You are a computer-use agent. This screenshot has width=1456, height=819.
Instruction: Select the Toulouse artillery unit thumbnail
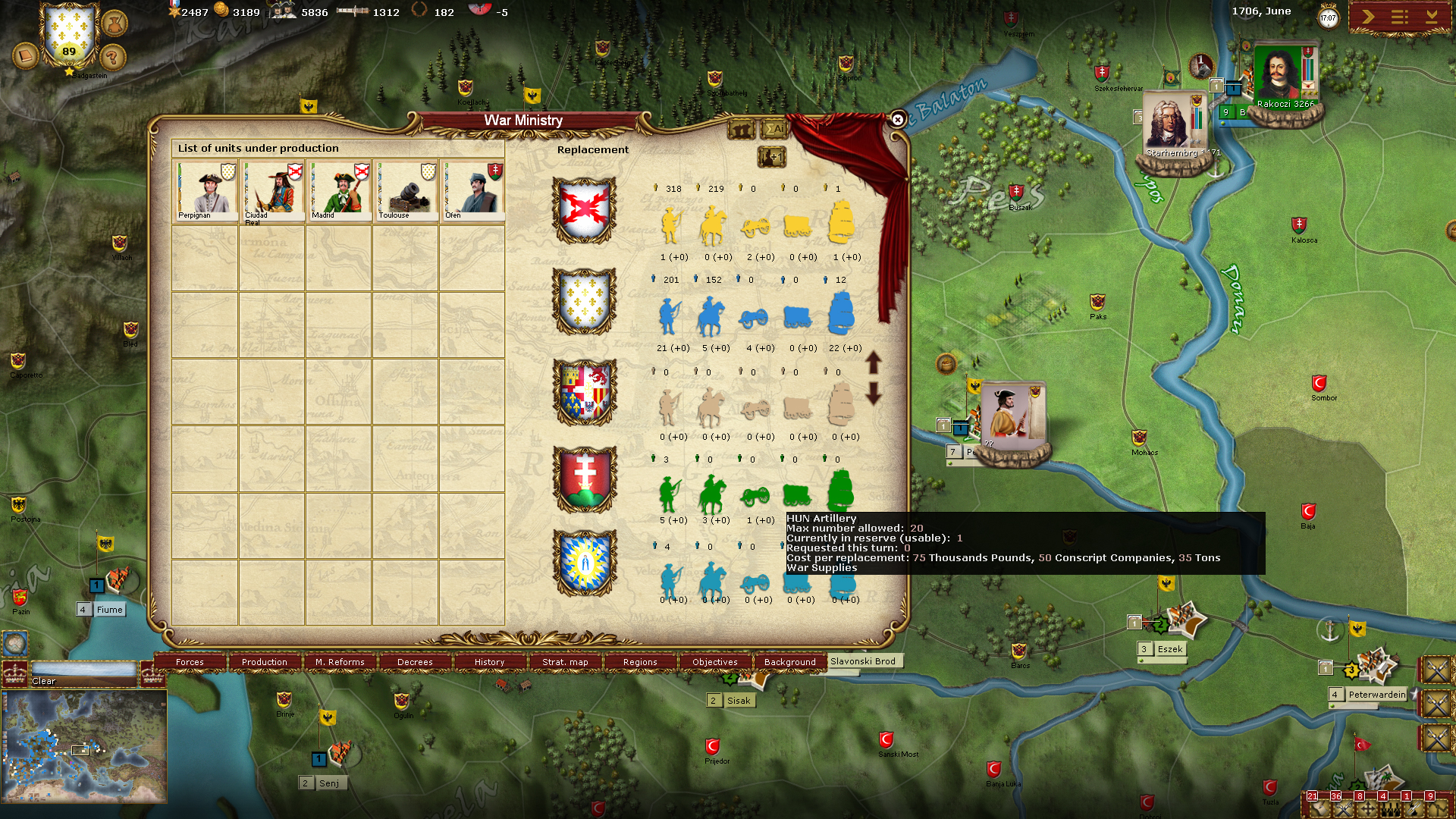(x=405, y=190)
